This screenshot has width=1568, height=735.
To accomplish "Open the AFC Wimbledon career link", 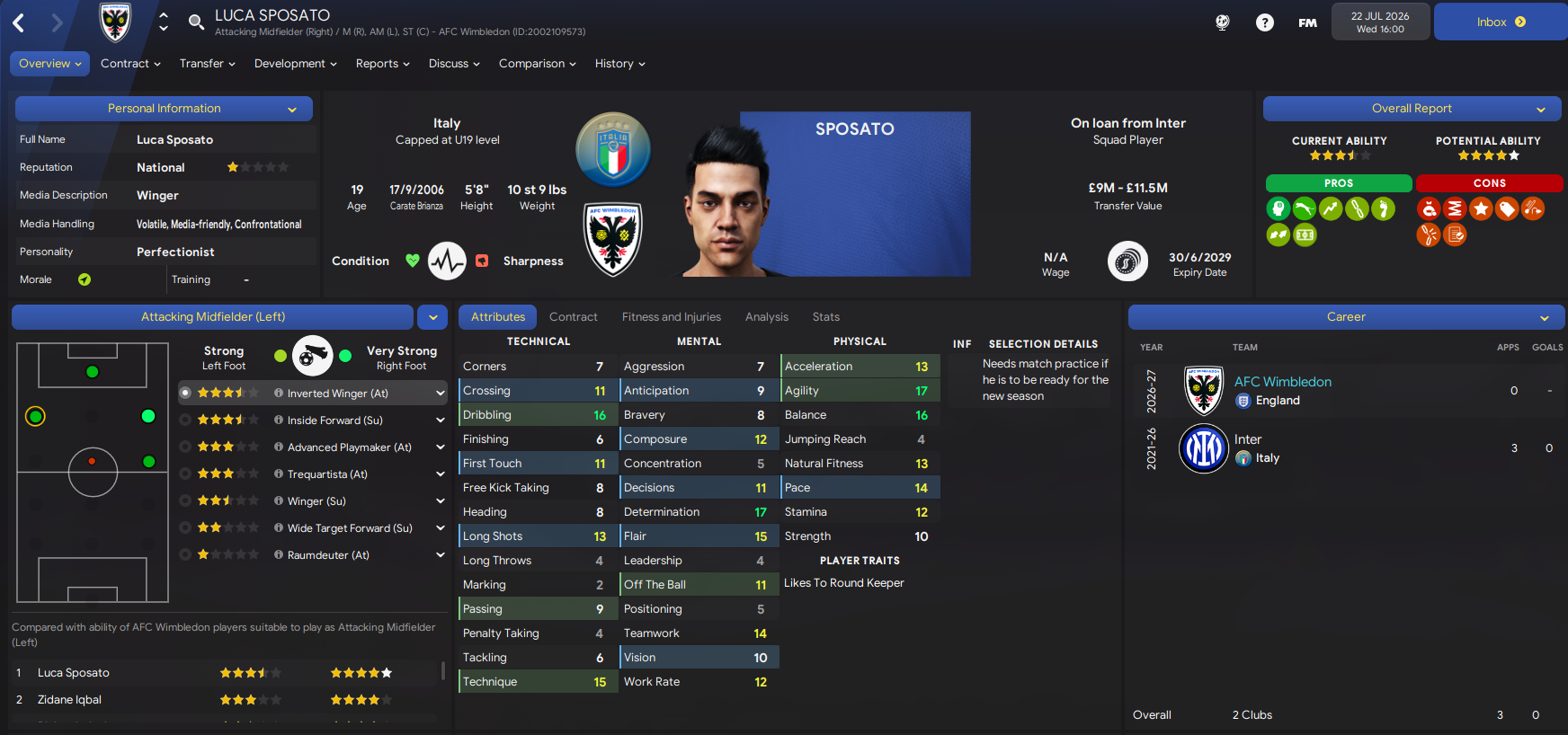I will coord(1282,382).
